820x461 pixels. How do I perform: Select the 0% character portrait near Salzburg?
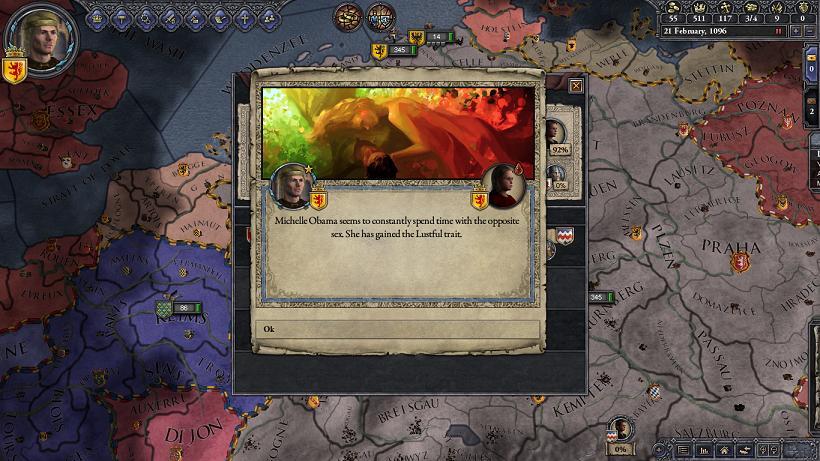coord(621,431)
